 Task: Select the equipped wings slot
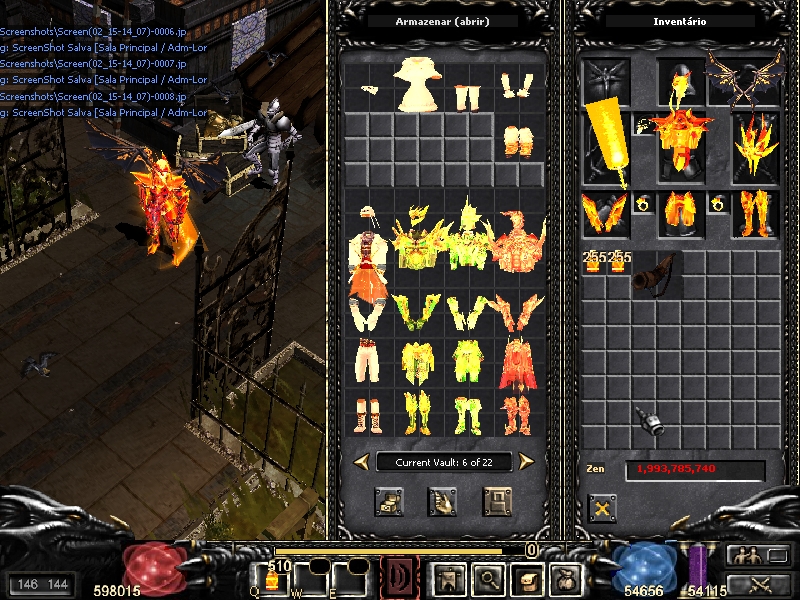point(744,78)
